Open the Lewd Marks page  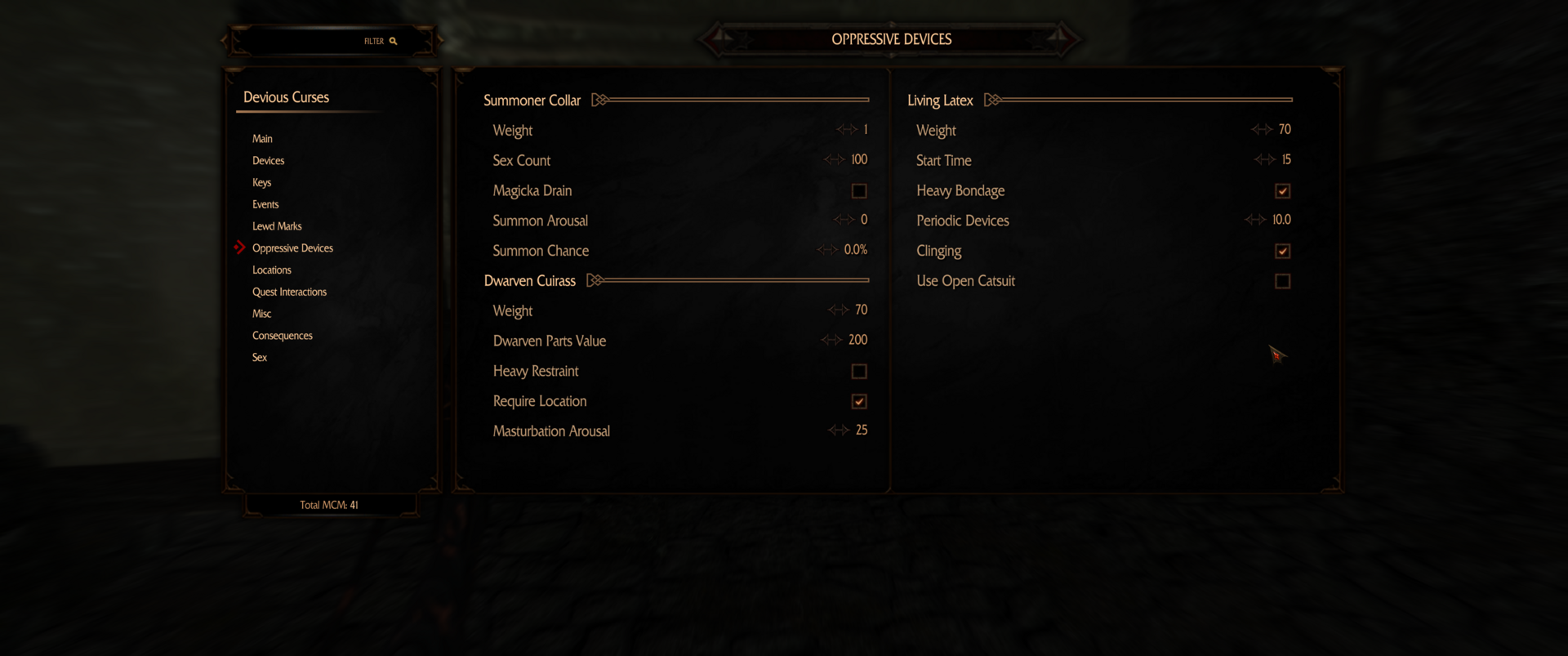pos(277,225)
